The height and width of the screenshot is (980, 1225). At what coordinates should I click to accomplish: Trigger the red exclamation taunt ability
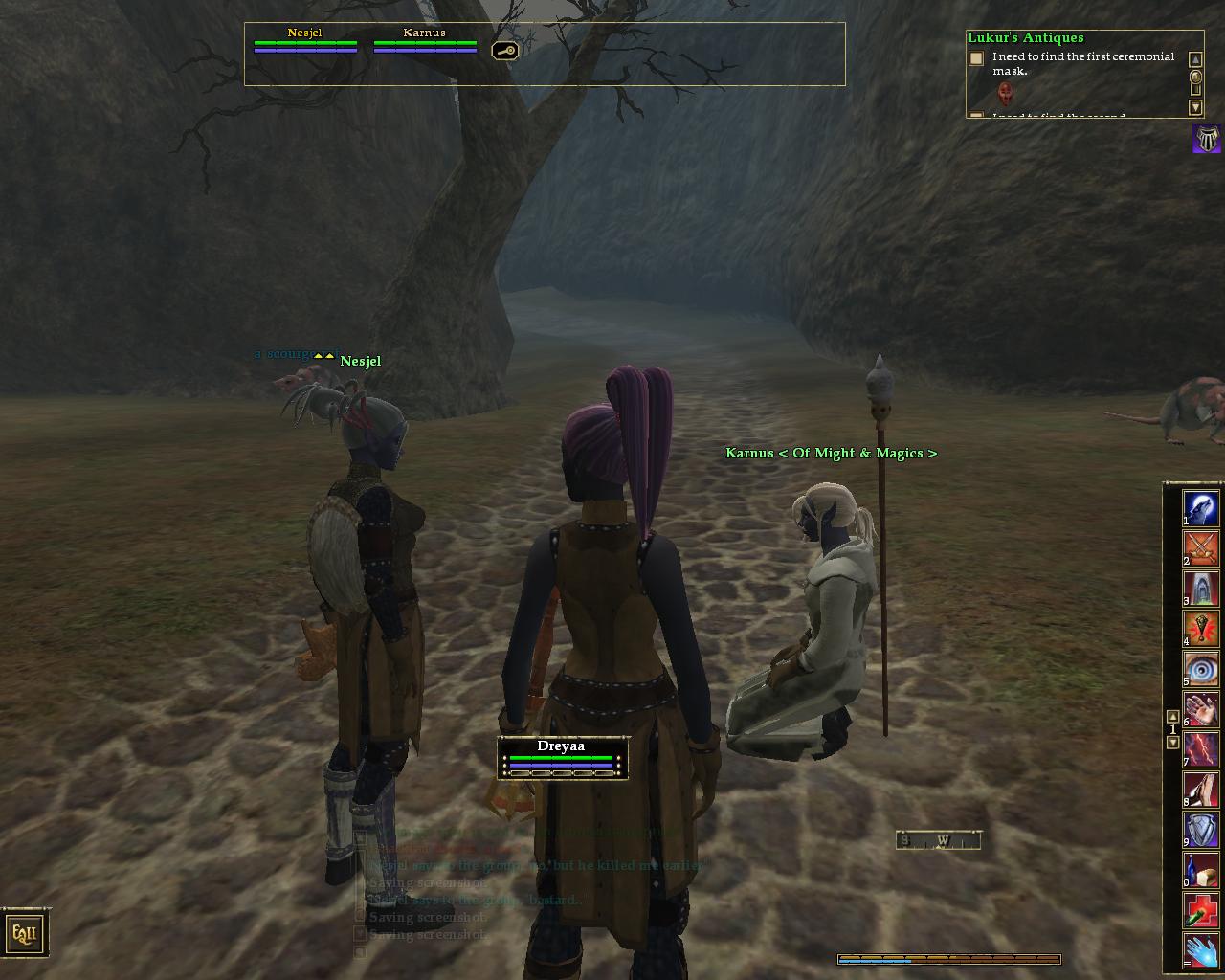click(1201, 628)
